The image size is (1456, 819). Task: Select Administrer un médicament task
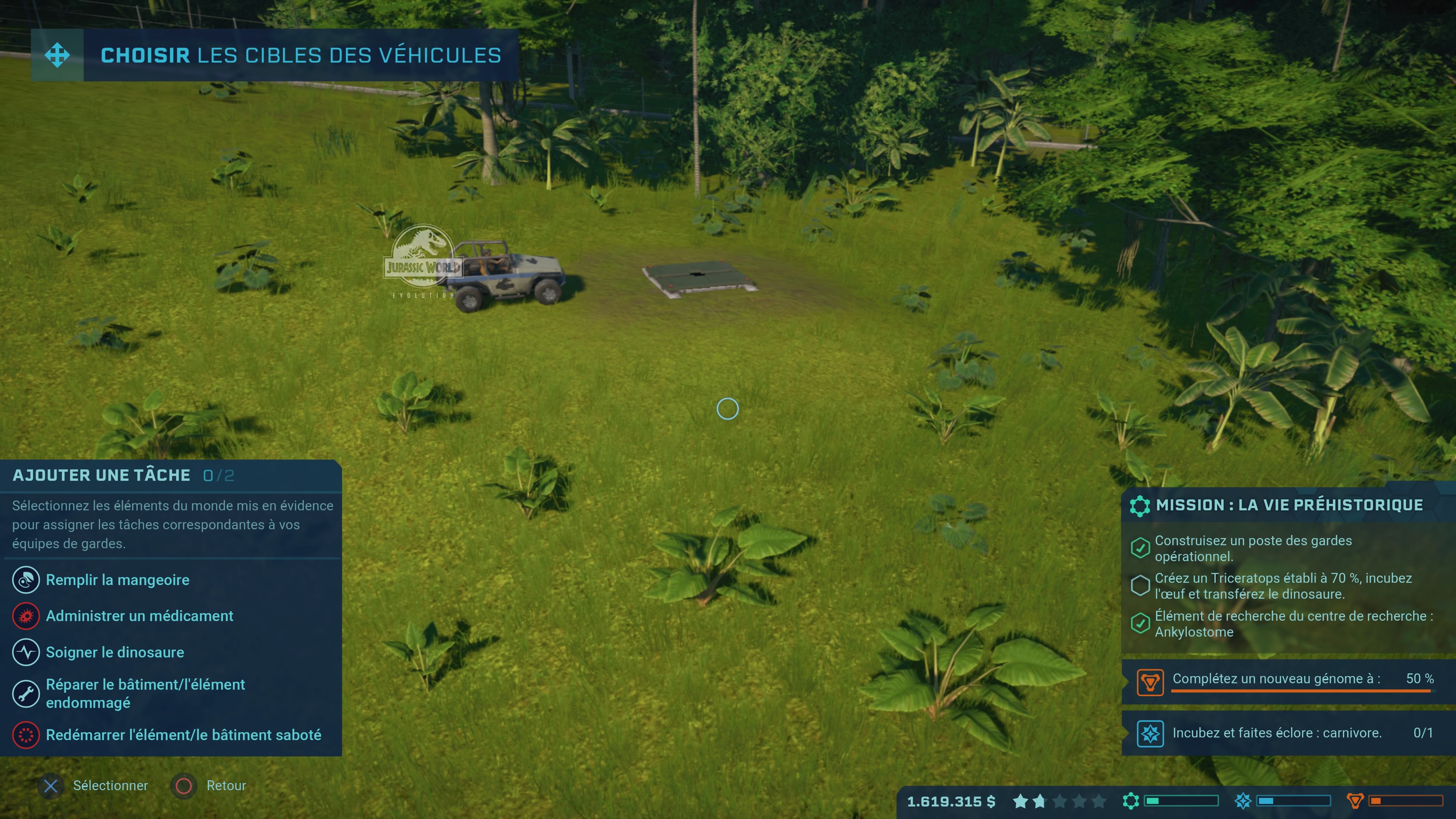(139, 616)
